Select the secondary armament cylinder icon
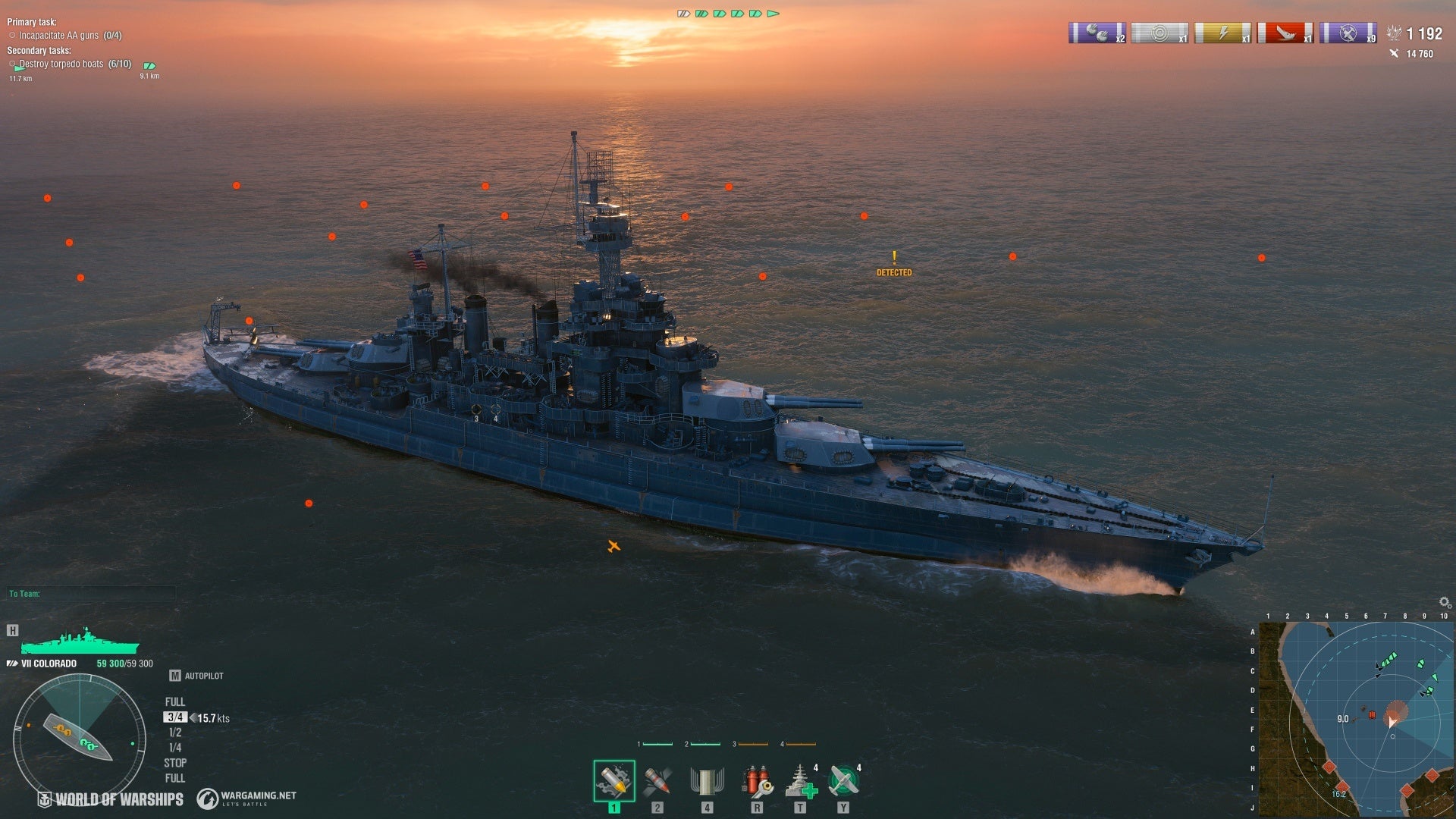Viewport: 1456px width, 819px height. 707,781
